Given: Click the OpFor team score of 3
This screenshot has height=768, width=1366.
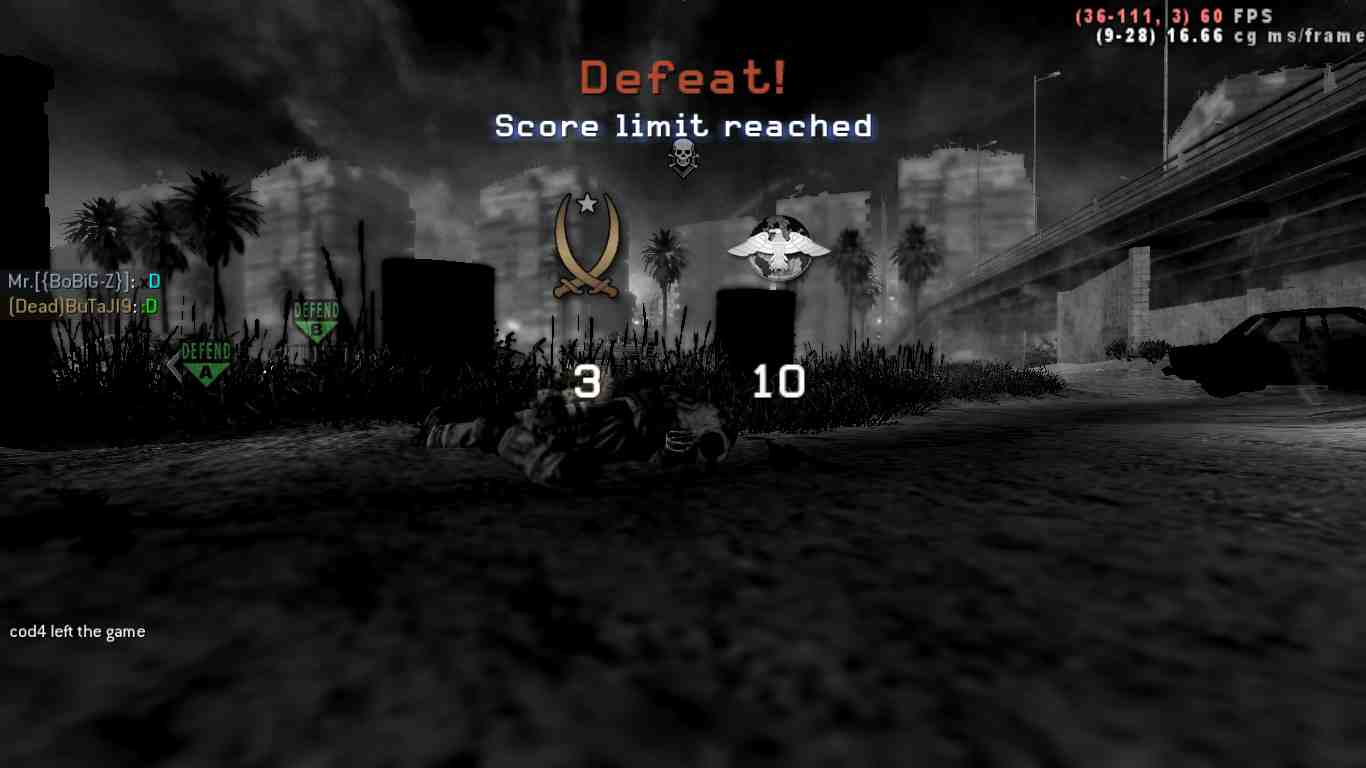Looking at the screenshot, I should 587,382.
